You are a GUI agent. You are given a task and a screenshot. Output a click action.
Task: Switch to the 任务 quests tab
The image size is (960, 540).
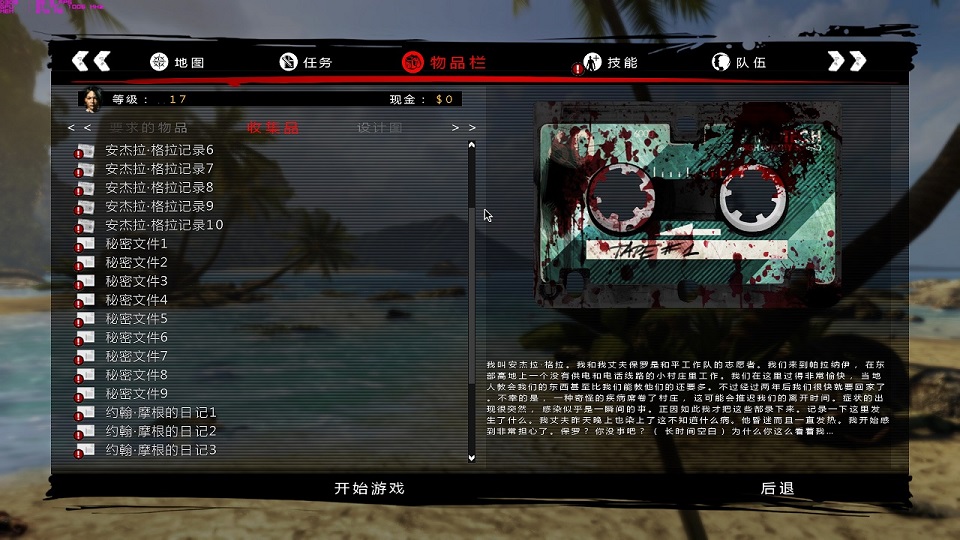(x=306, y=62)
